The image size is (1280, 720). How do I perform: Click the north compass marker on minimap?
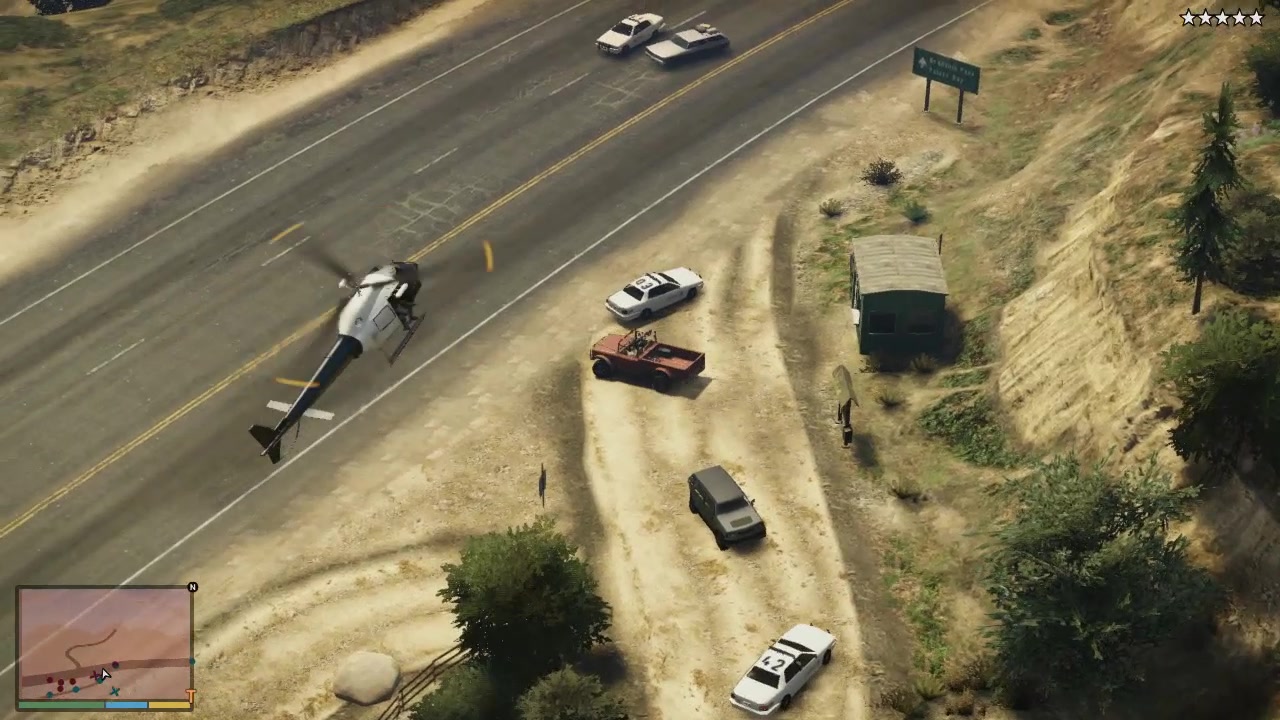tap(193, 587)
